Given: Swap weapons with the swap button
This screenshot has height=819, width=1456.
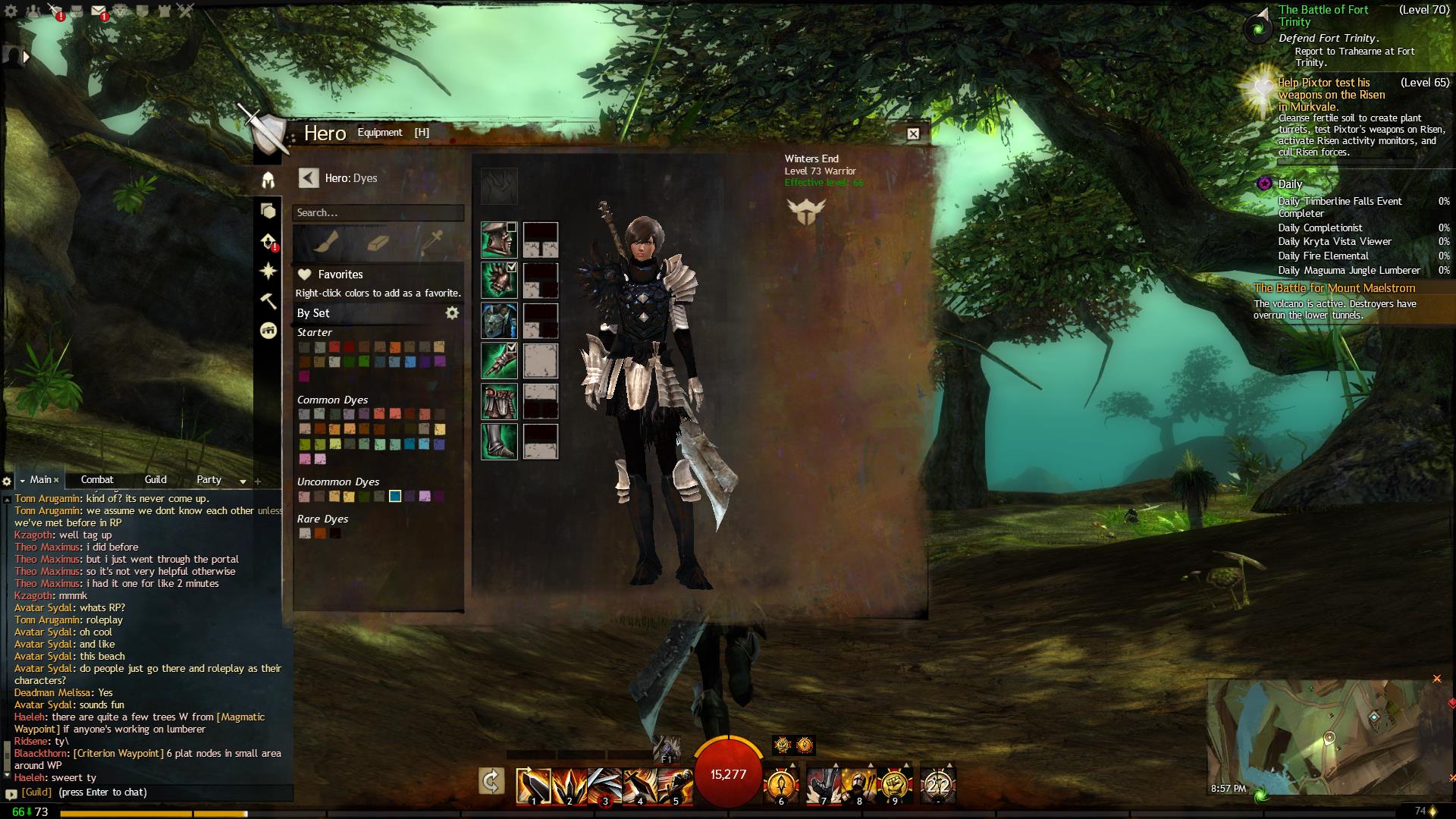Looking at the screenshot, I should coord(491,782).
